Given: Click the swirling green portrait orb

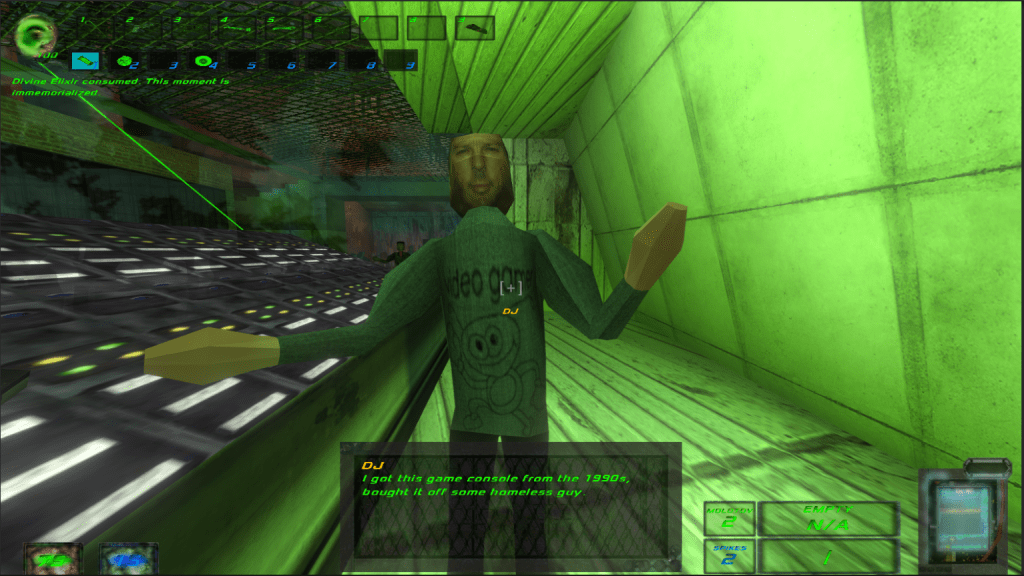Looking at the screenshot, I should (x=32, y=36).
